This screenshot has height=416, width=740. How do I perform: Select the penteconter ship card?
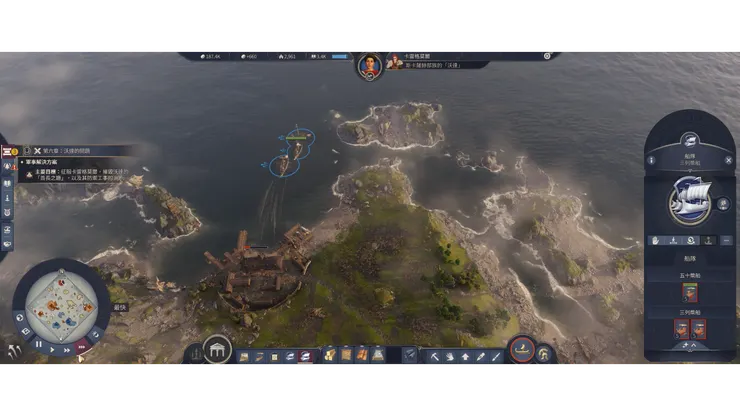pos(690,292)
